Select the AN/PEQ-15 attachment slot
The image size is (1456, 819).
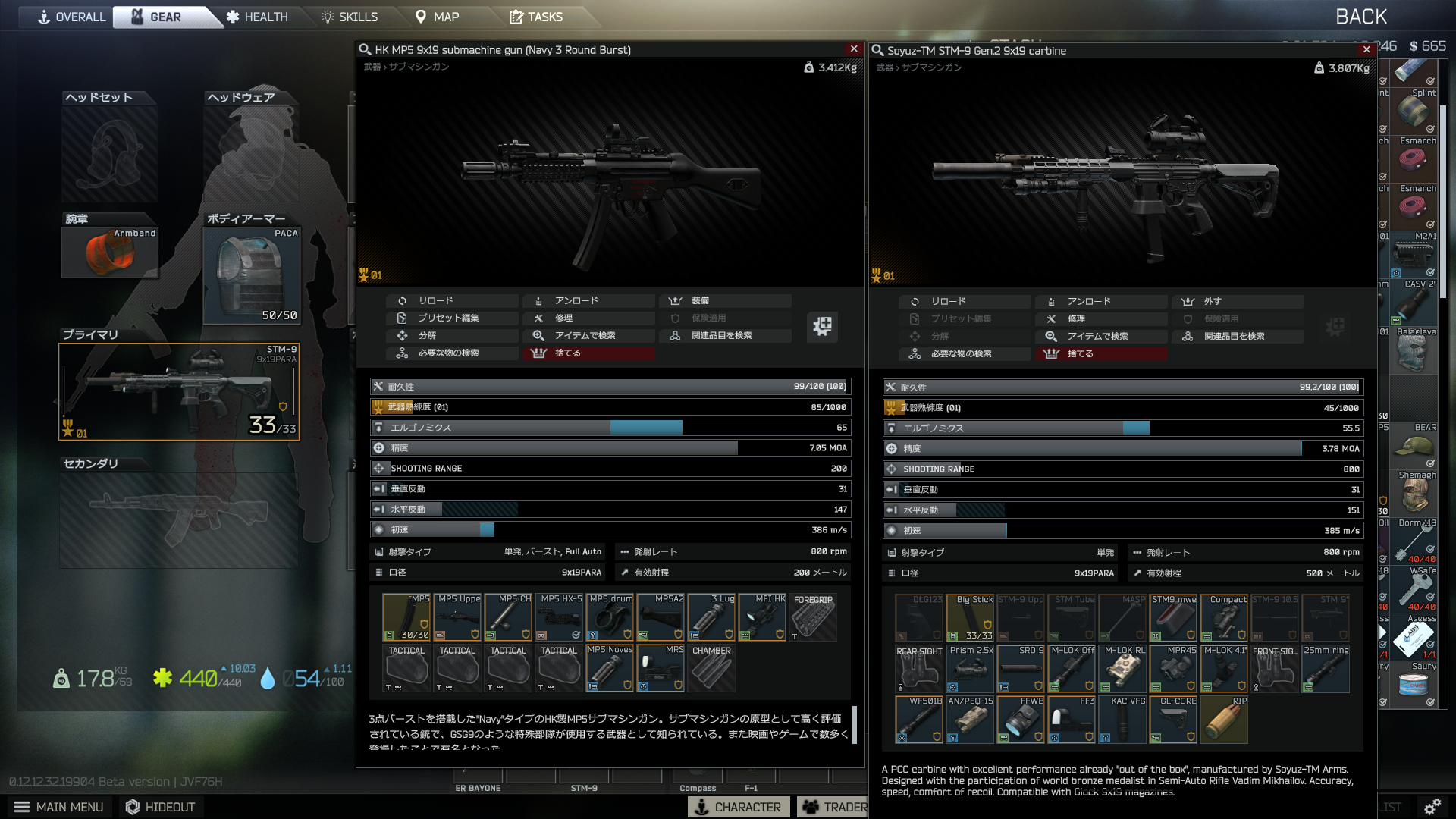pyautogui.click(x=970, y=720)
